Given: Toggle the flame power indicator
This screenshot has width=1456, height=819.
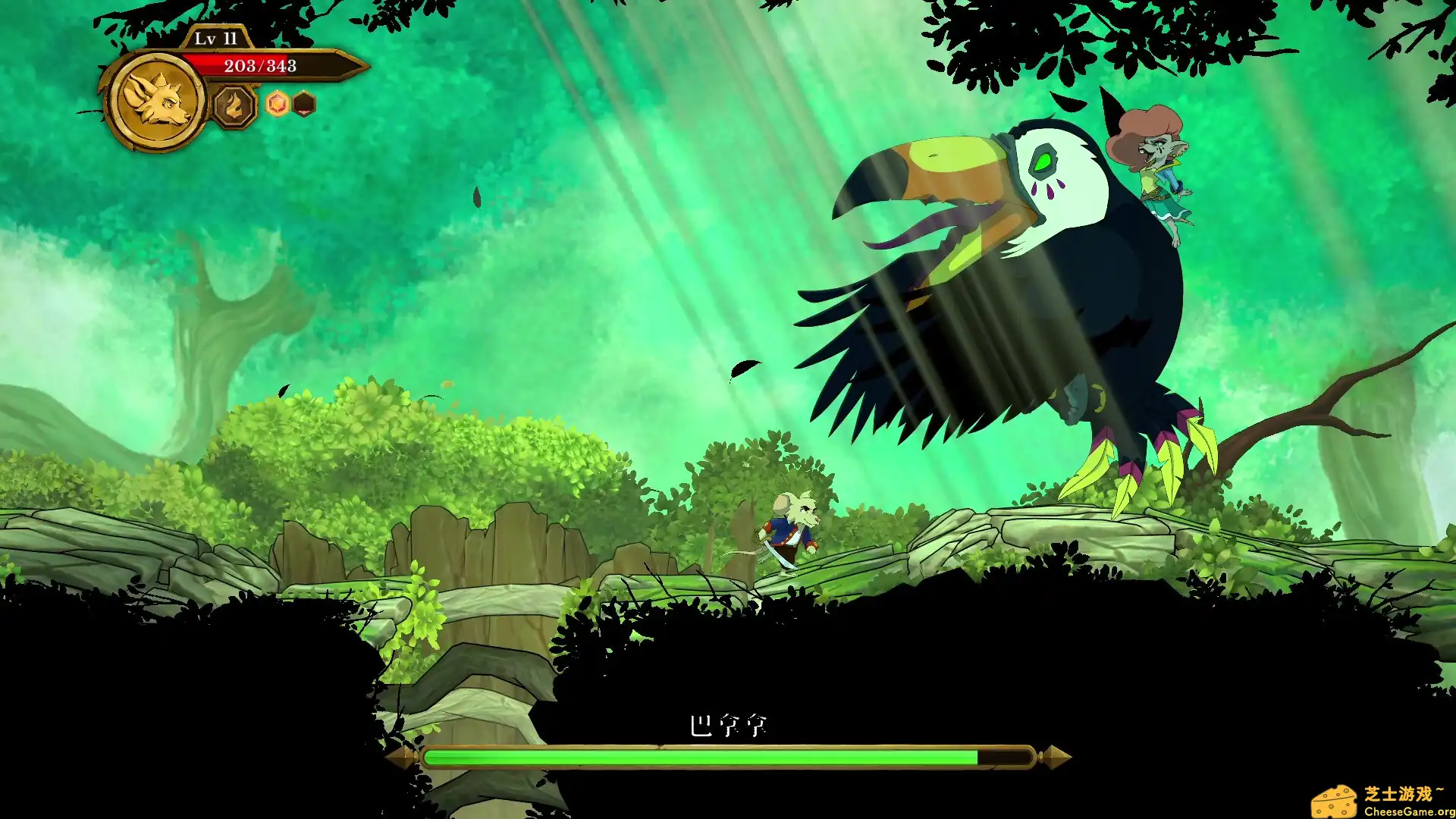Looking at the screenshot, I should pos(234,105).
